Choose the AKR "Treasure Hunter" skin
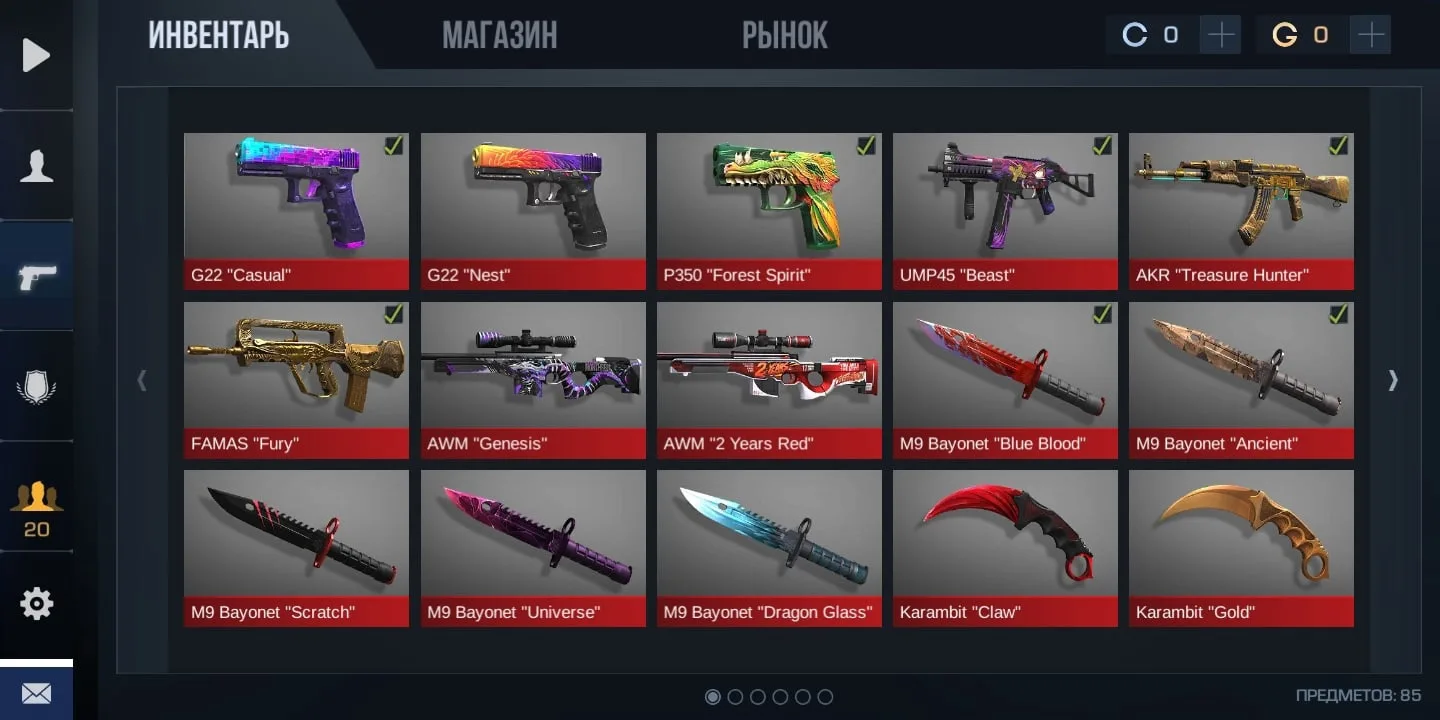The image size is (1440, 720). (x=1241, y=211)
